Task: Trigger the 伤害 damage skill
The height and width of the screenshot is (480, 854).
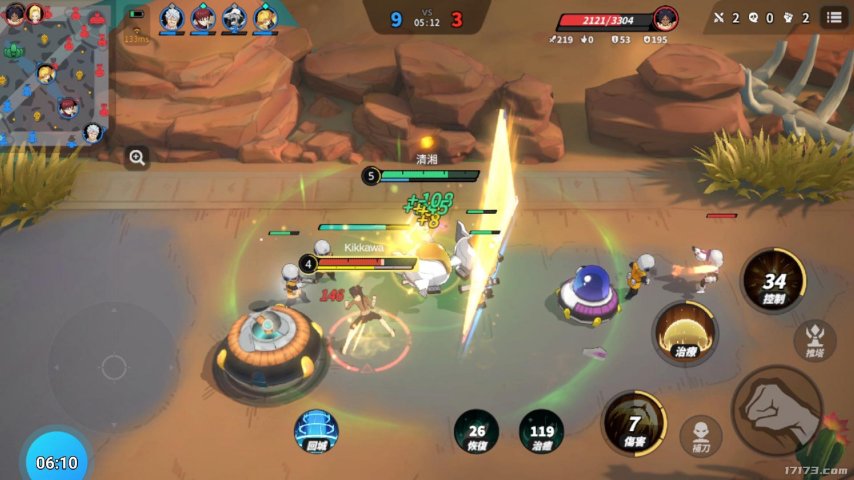Action: coord(633,422)
